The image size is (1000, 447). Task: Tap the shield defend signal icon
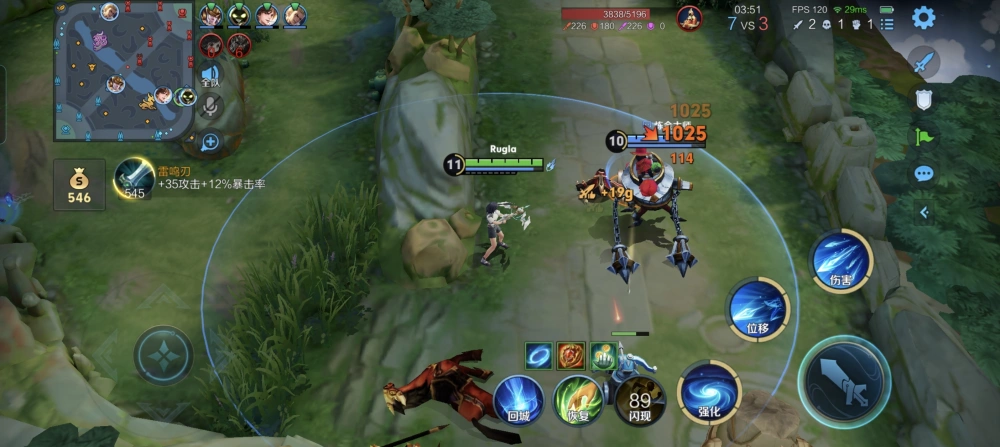(x=923, y=99)
